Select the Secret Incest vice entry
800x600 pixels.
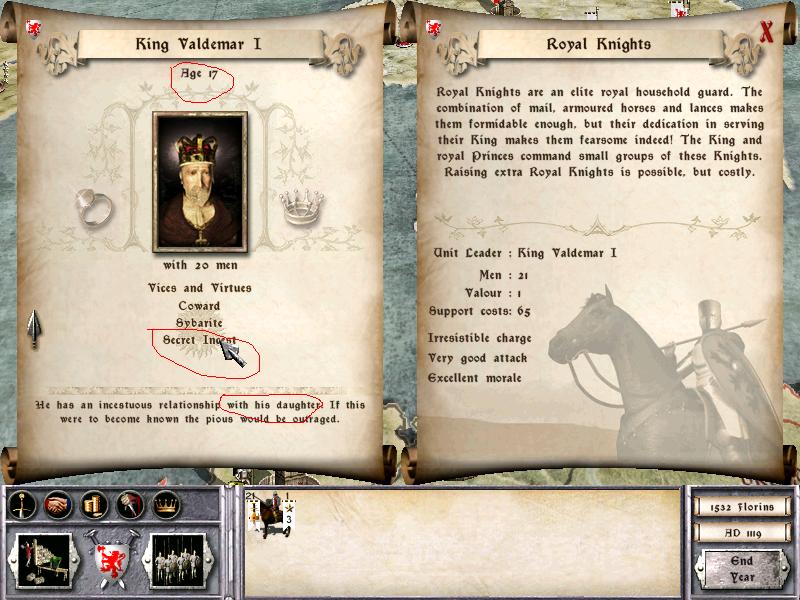click(x=200, y=340)
